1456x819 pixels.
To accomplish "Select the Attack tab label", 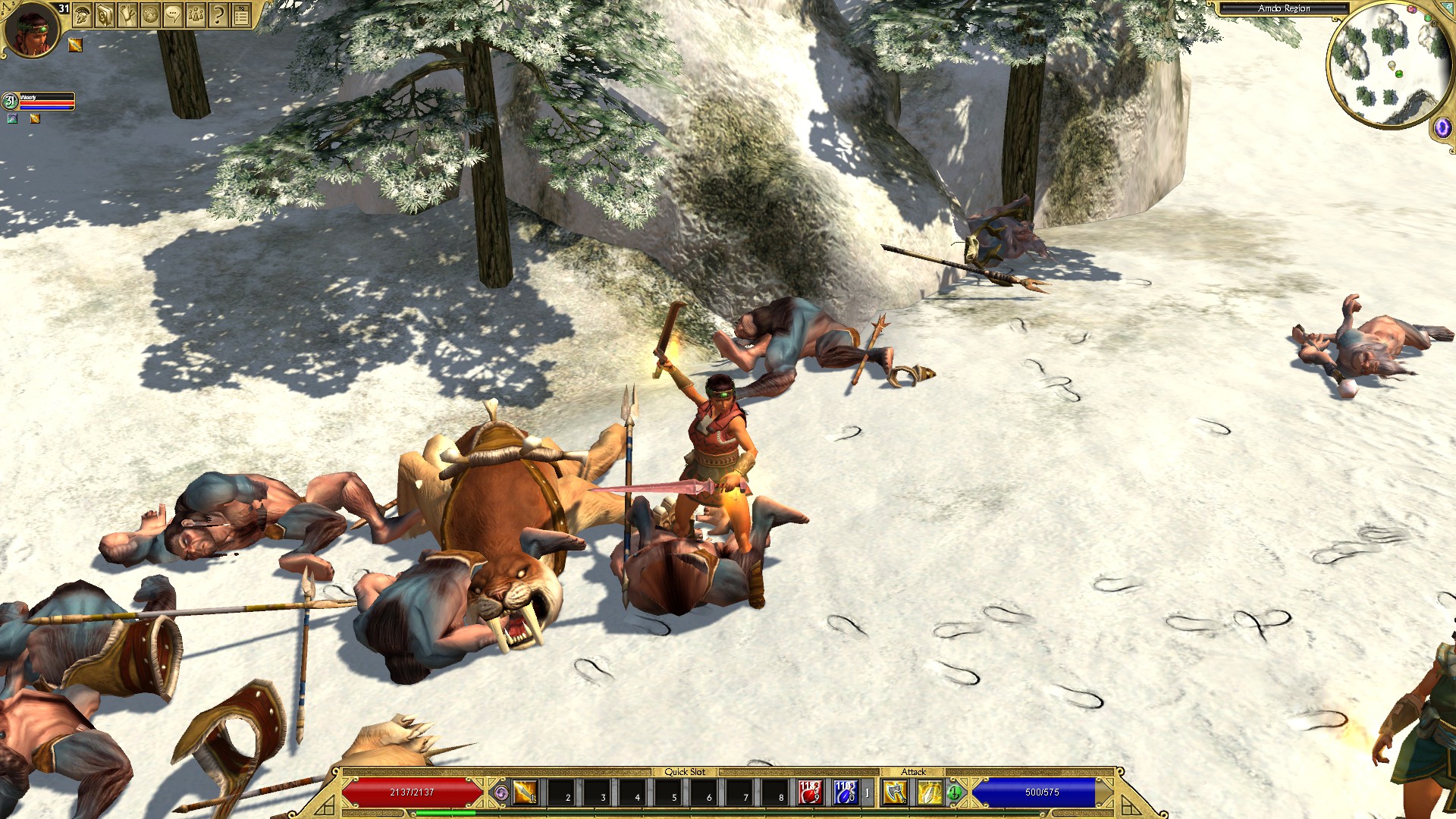I will (x=915, y=771).
